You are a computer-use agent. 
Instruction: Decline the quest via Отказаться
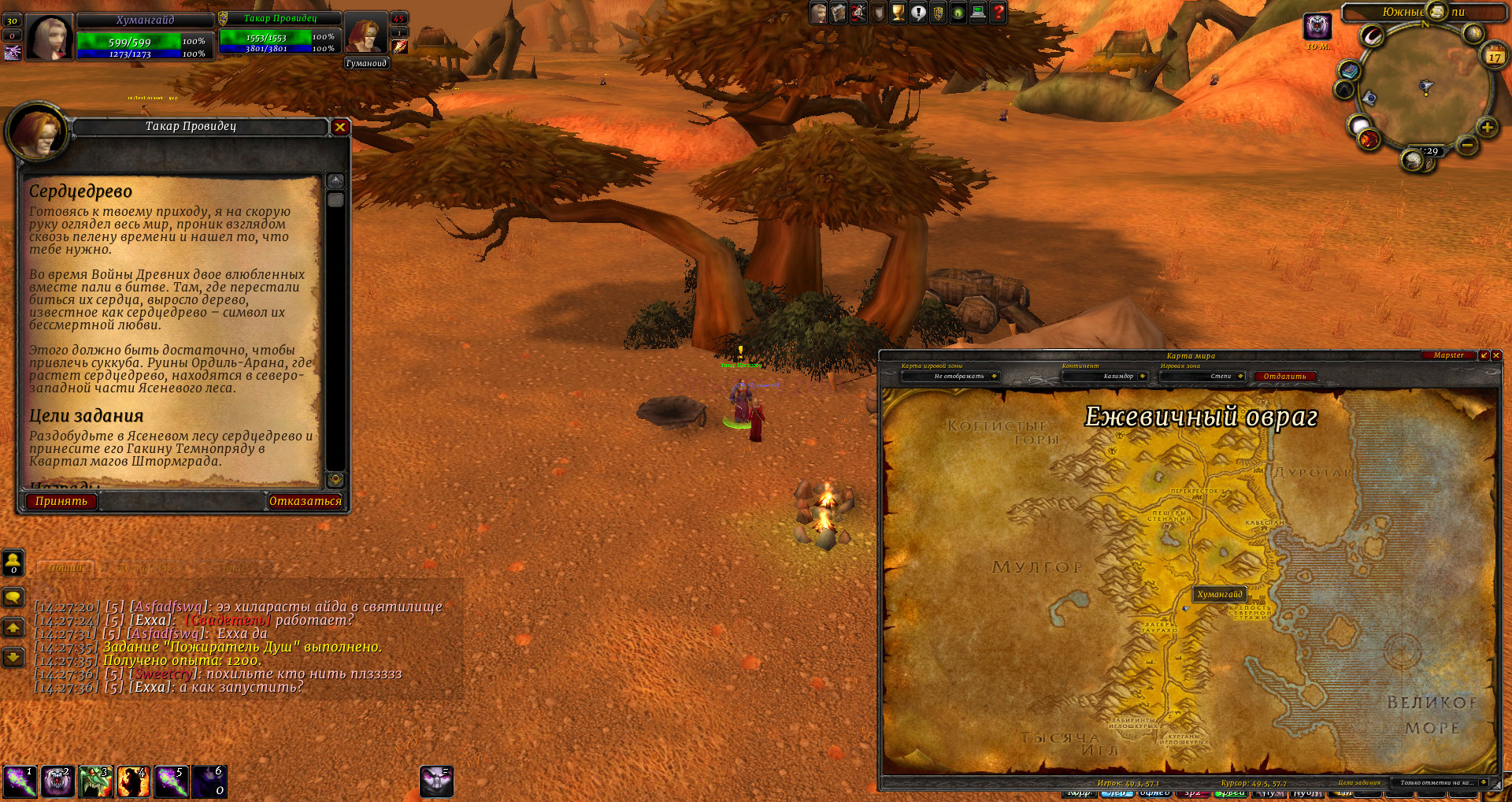pyautogui.click(x=306, y=501)
